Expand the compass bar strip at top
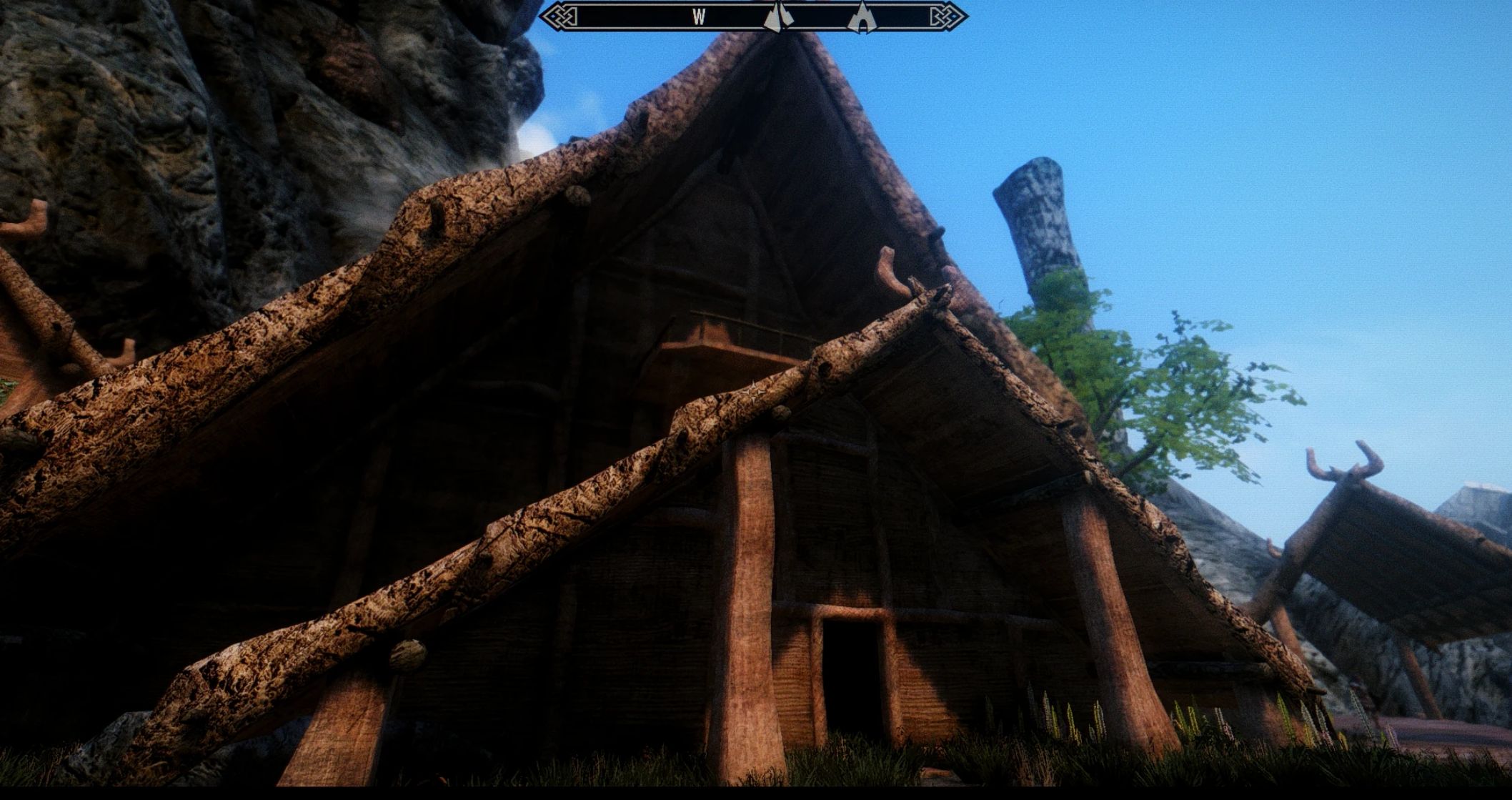The width and height of the screenshot is (1512, 800). 754,16
